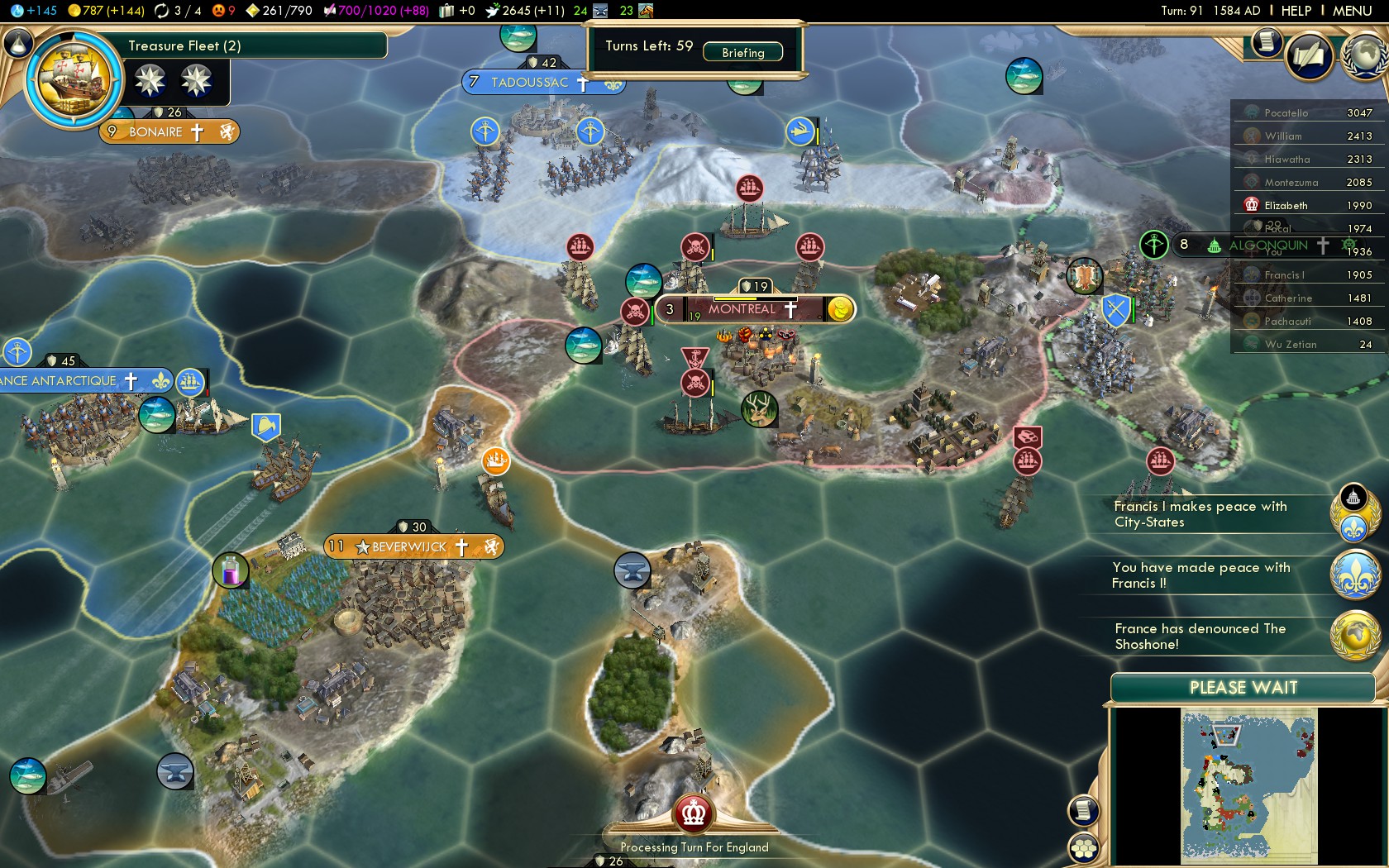Screen dimensions: 1389x868
Task: Open the HELP civilopedia
Action: click(1296, 11)
